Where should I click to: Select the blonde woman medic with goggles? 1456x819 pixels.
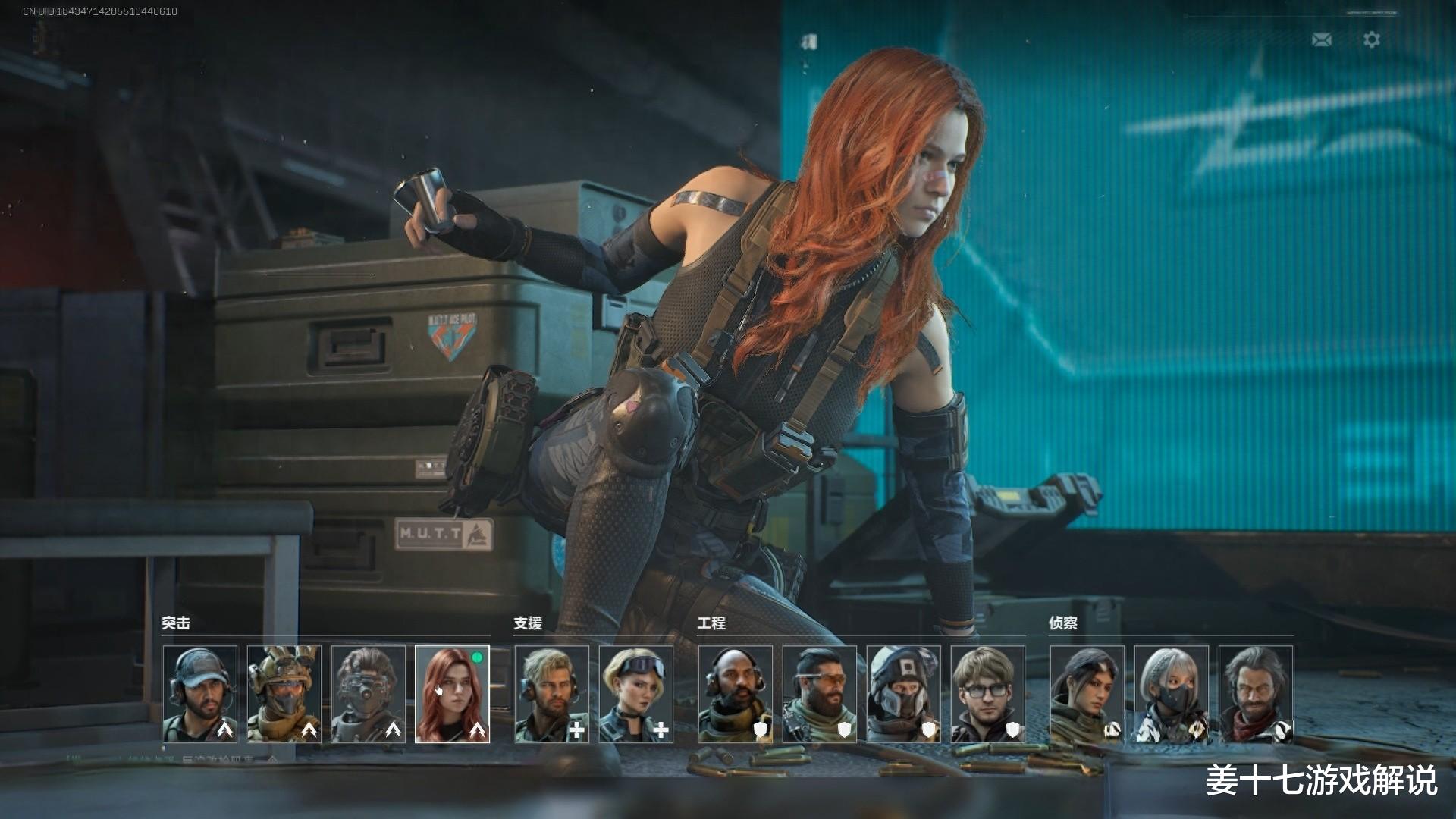coord(636,694)
